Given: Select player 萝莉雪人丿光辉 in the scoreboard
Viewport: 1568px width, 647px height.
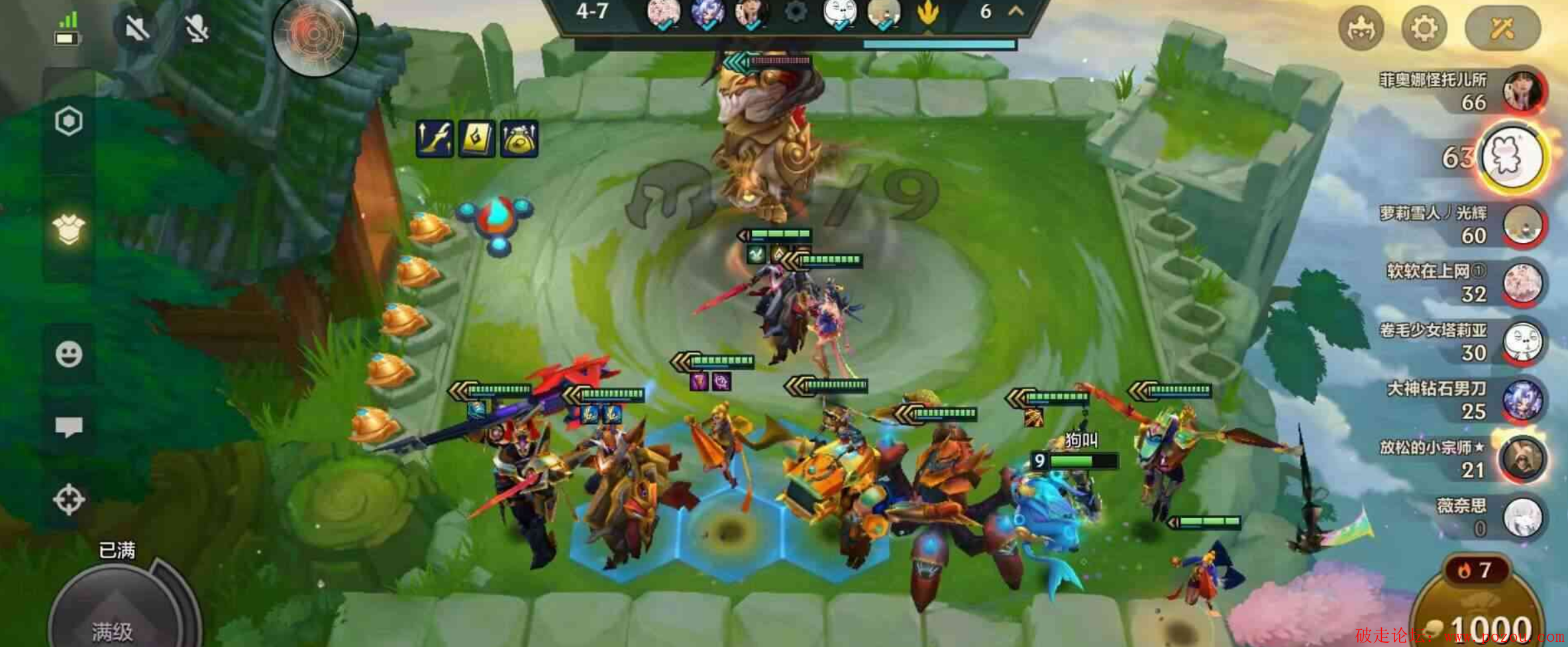Looking at the screenshot, I should click(x=1522, y=224).
